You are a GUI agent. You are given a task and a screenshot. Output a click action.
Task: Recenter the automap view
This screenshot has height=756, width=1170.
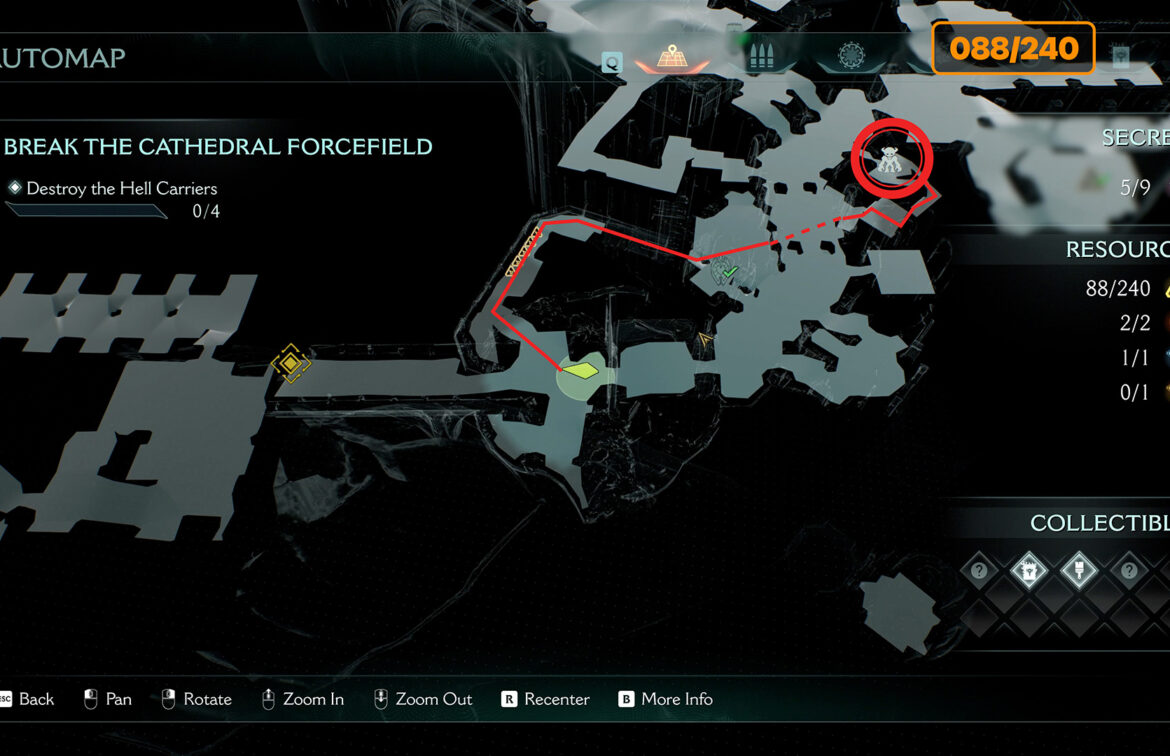click(x=545, y=699)
